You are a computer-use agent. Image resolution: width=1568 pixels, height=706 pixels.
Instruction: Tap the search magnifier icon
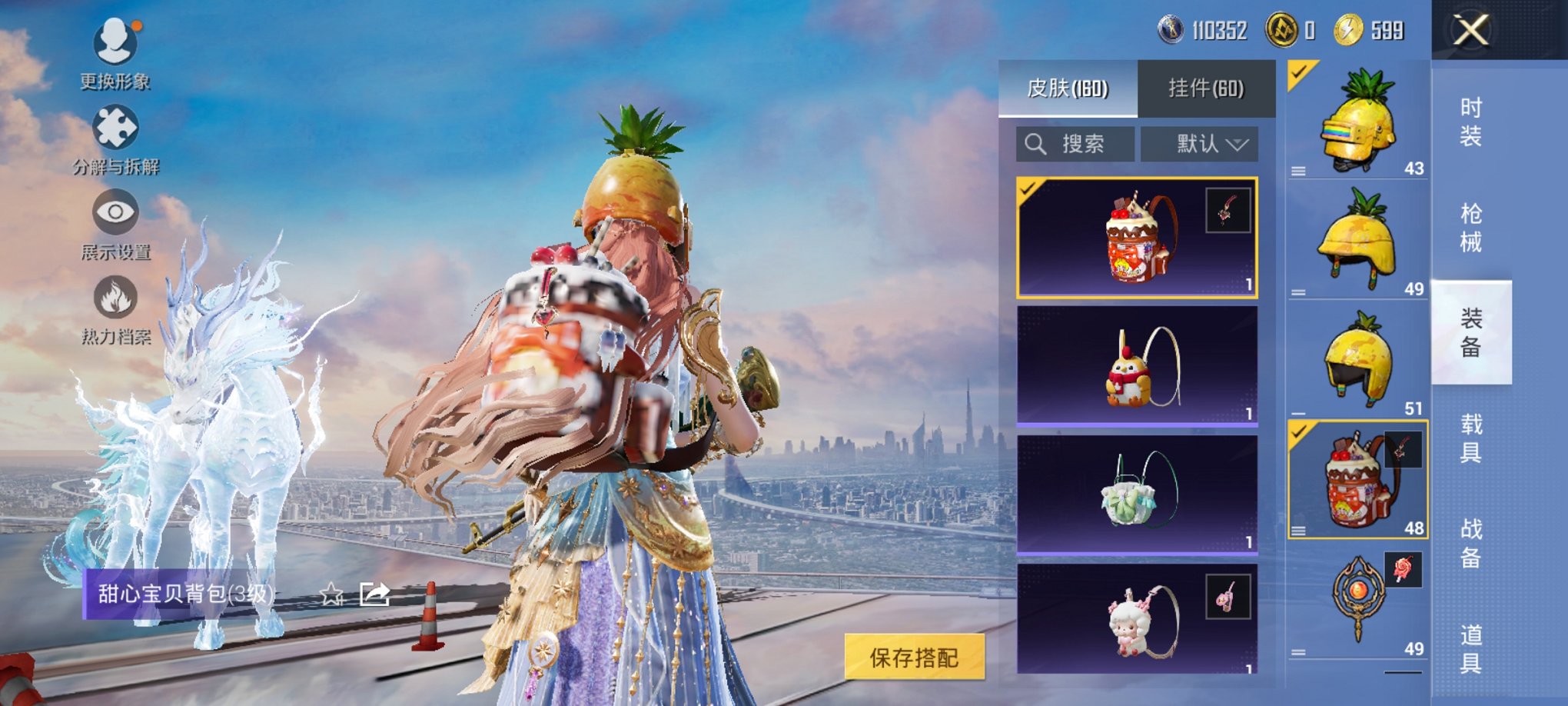tap(1035, 144)
